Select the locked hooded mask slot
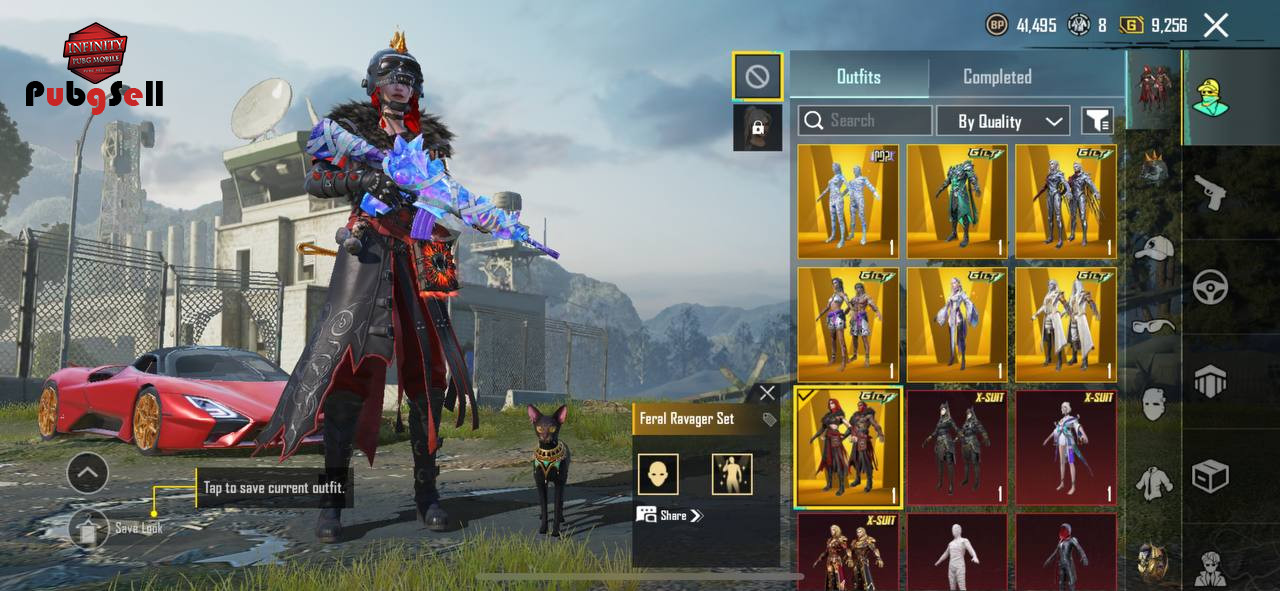Screen dimensions: 1280x591 coord(757,128)
